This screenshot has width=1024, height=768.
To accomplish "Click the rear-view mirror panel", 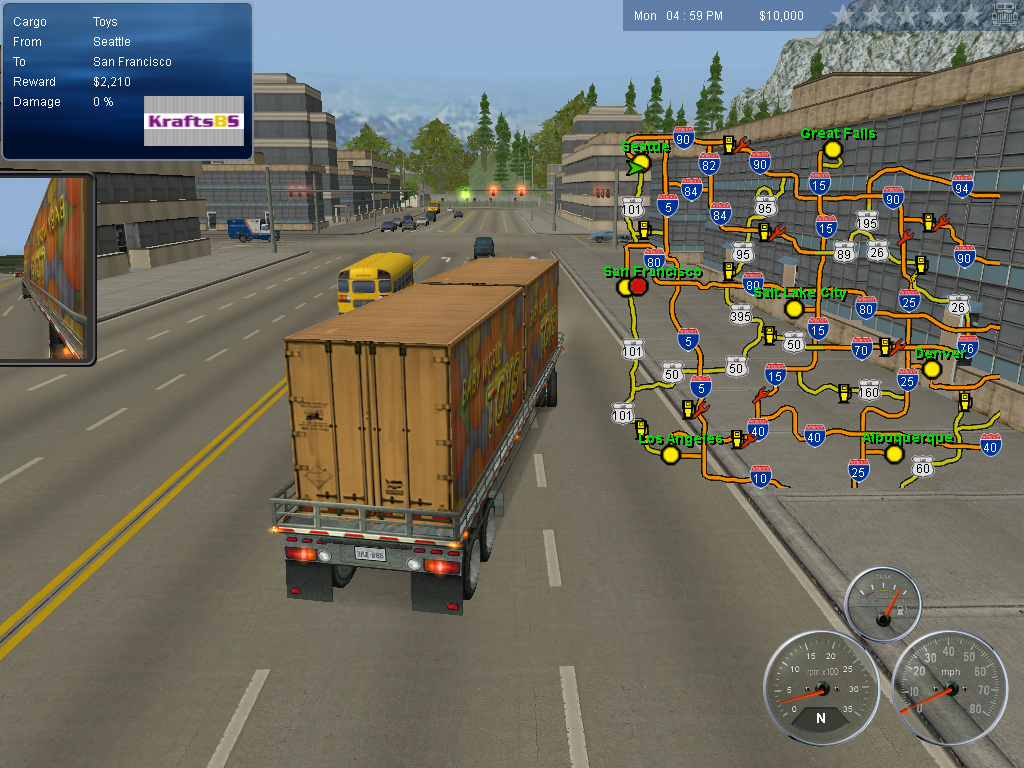I will point(47,268).
